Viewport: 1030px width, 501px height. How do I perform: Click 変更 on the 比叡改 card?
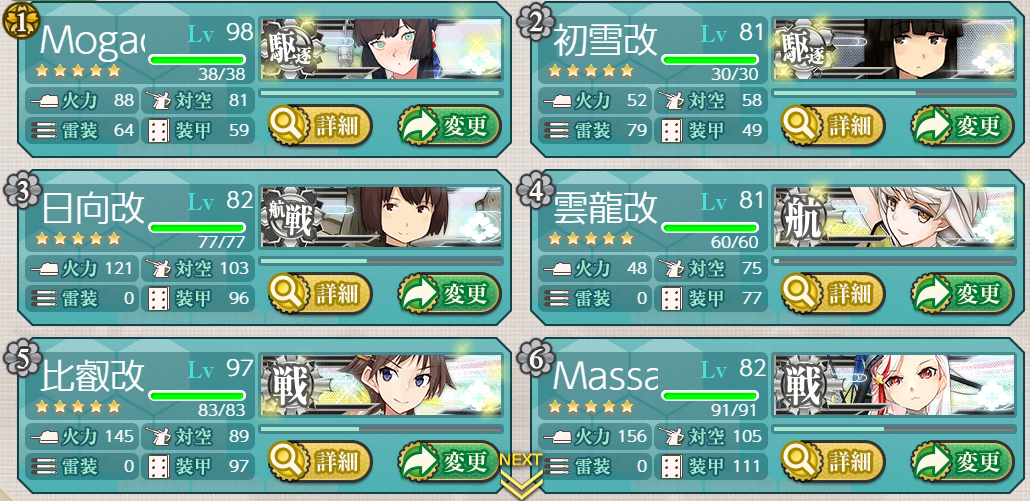[x=449, y=462]
